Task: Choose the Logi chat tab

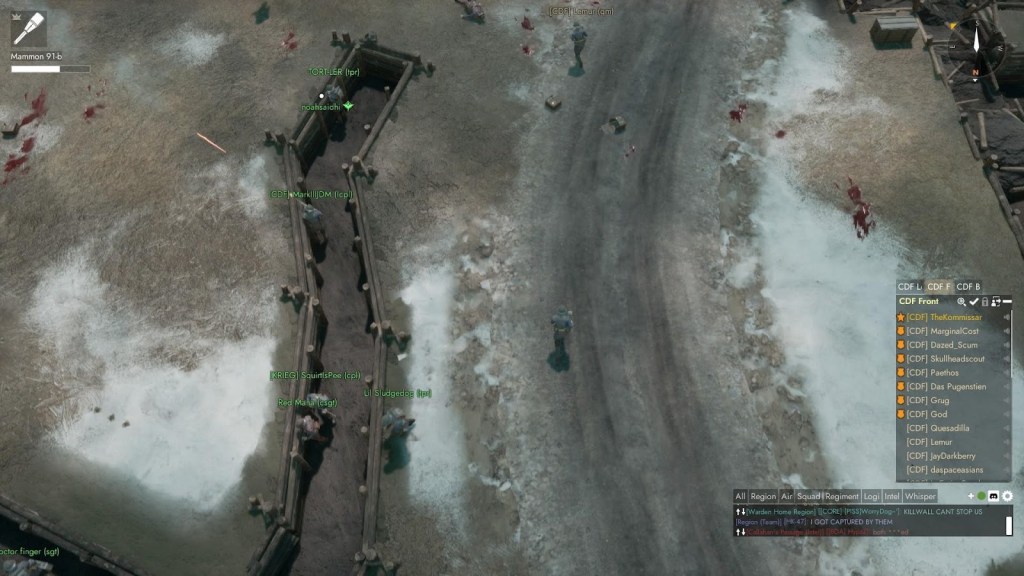Action: click(x=872, y=496)
